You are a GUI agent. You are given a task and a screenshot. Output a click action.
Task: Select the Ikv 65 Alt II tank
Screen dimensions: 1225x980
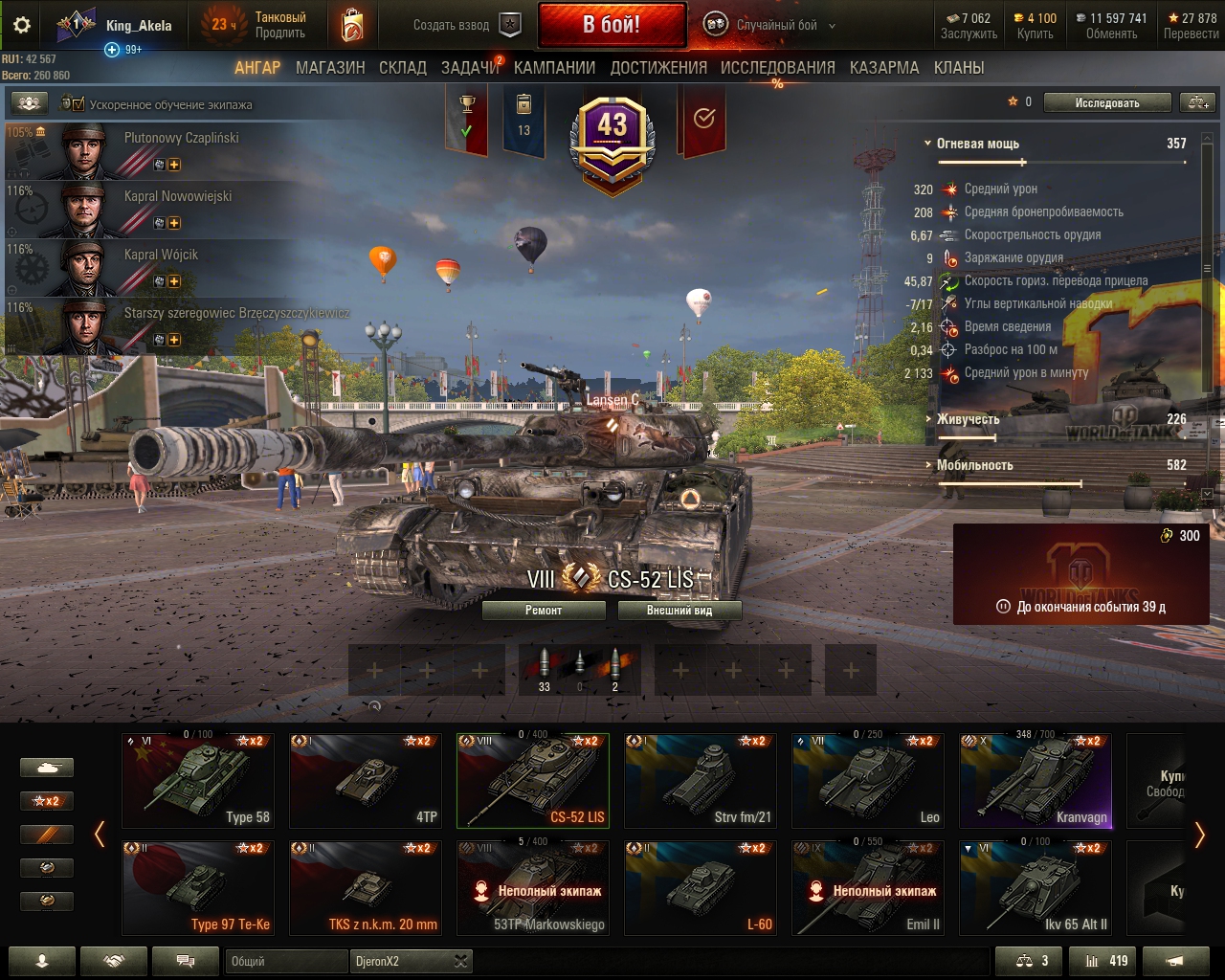tap(1036, 888)
